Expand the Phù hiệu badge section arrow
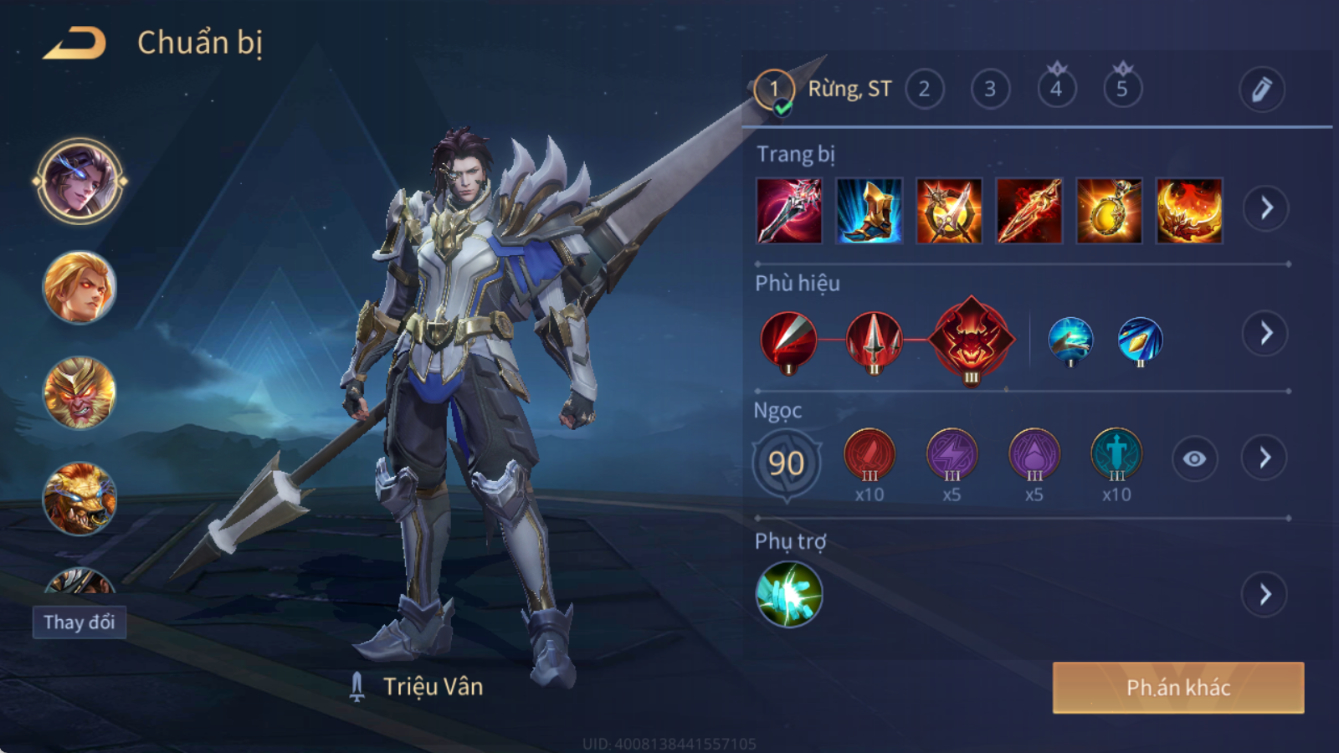Screen dimensions: 1339x753 (1265, 333)
